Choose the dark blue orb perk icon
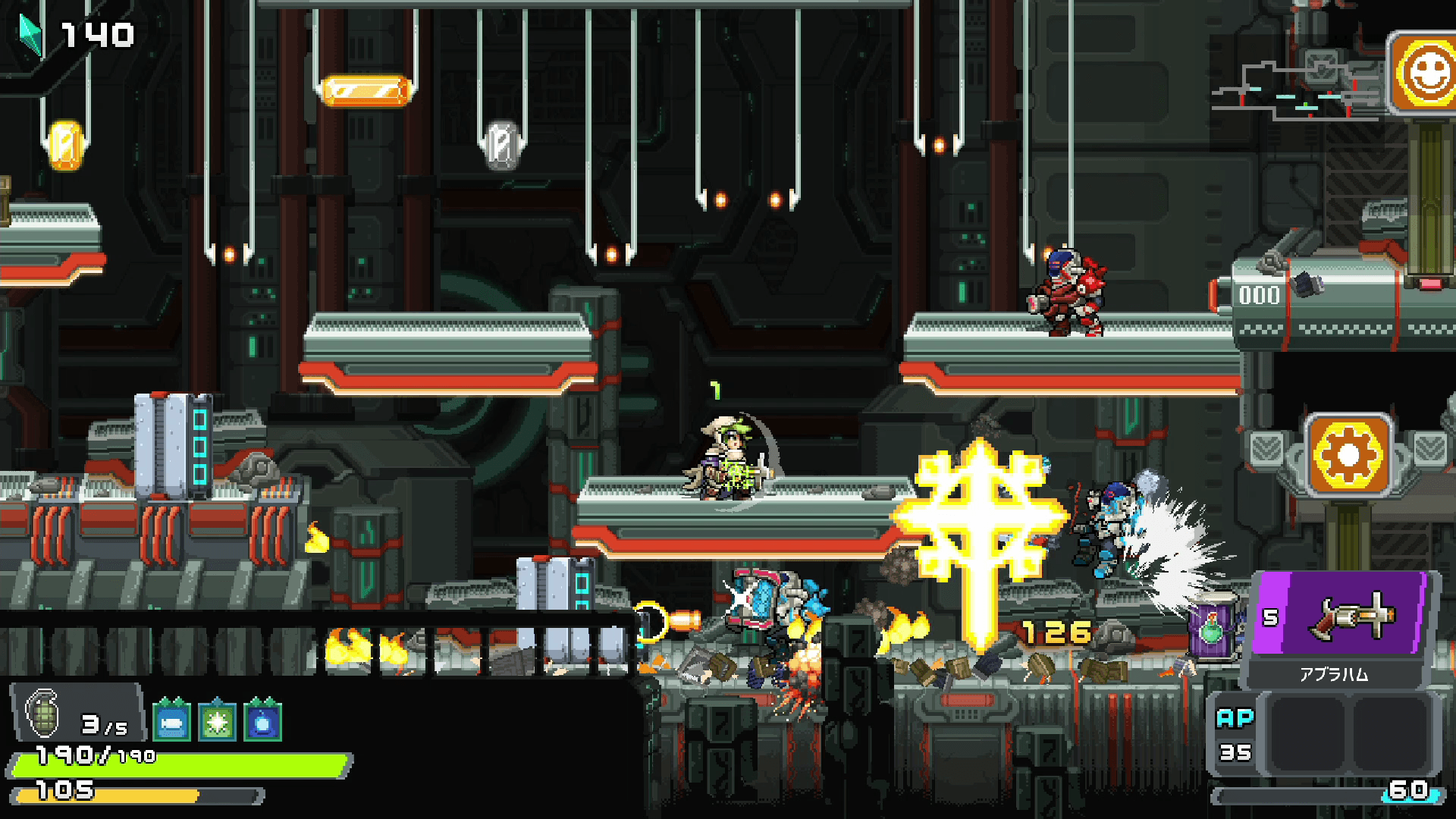 click(262, 721)
